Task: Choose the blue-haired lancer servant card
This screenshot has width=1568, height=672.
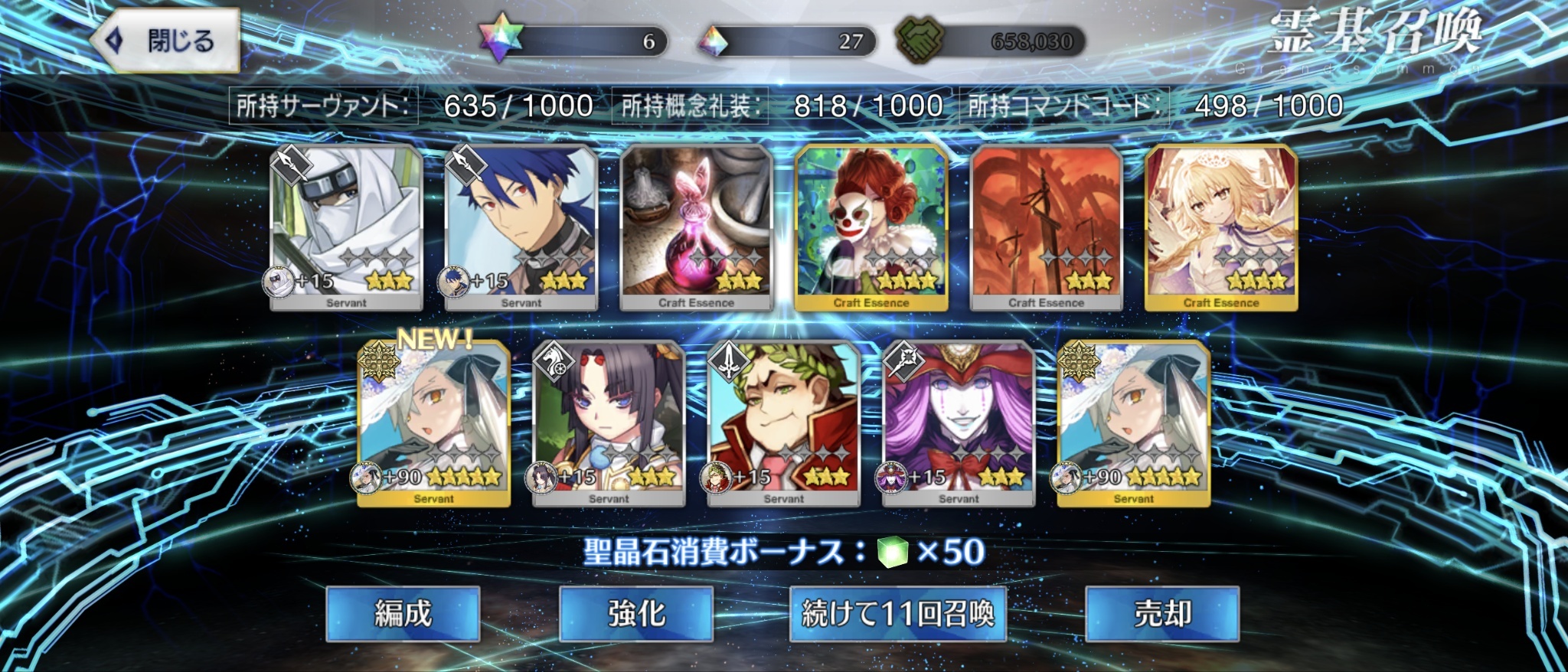Action: pos(521,227)
